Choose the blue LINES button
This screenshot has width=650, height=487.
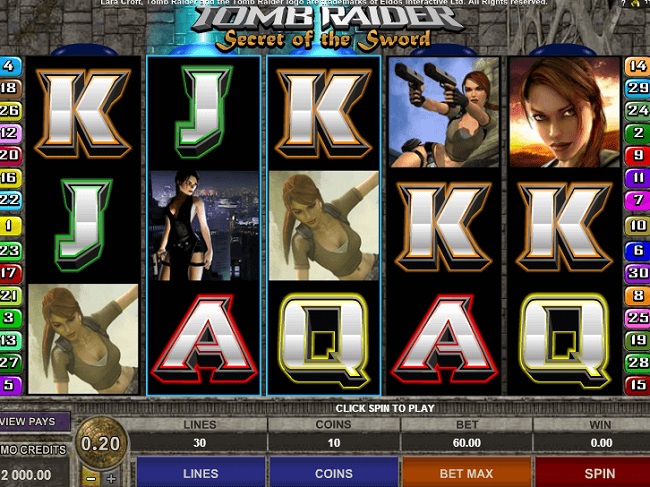tap(200, 472)
